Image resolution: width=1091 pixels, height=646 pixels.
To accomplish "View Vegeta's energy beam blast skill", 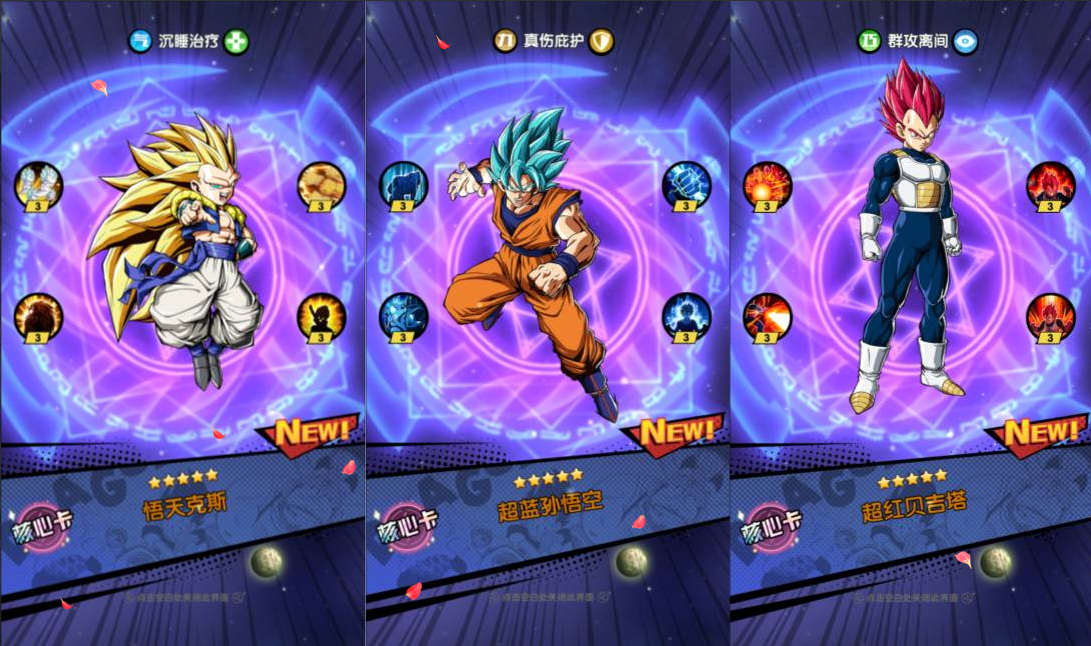I will click(x=768, y=317).
